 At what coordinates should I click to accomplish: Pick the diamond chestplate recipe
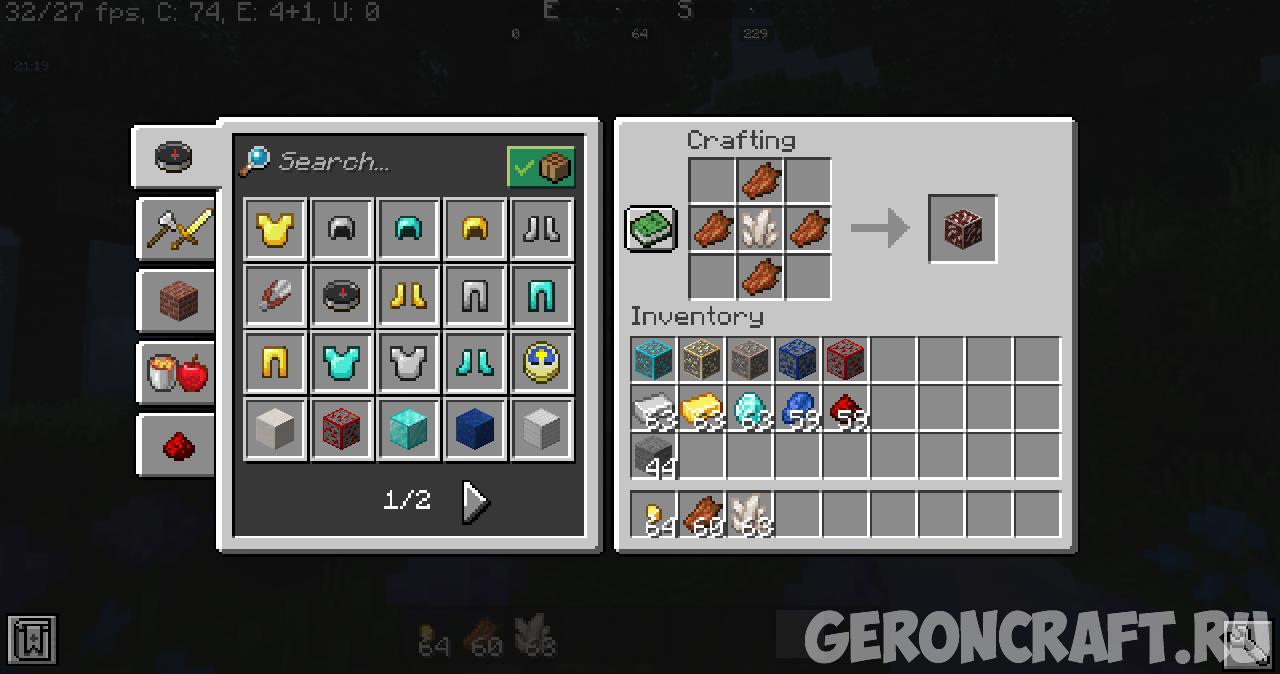tap(342, 362)
